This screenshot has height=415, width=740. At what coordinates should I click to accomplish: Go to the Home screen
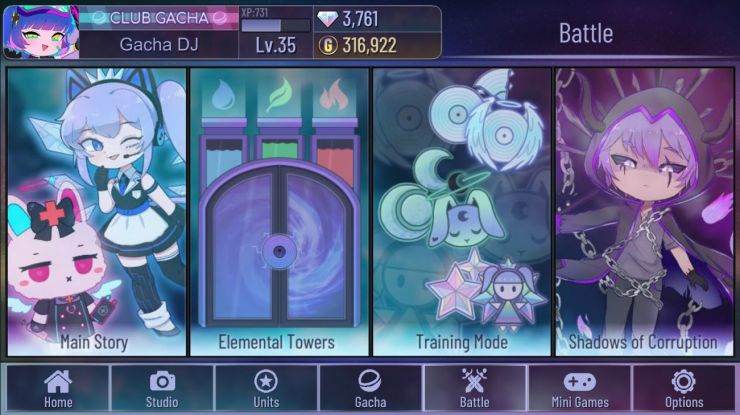58,388
